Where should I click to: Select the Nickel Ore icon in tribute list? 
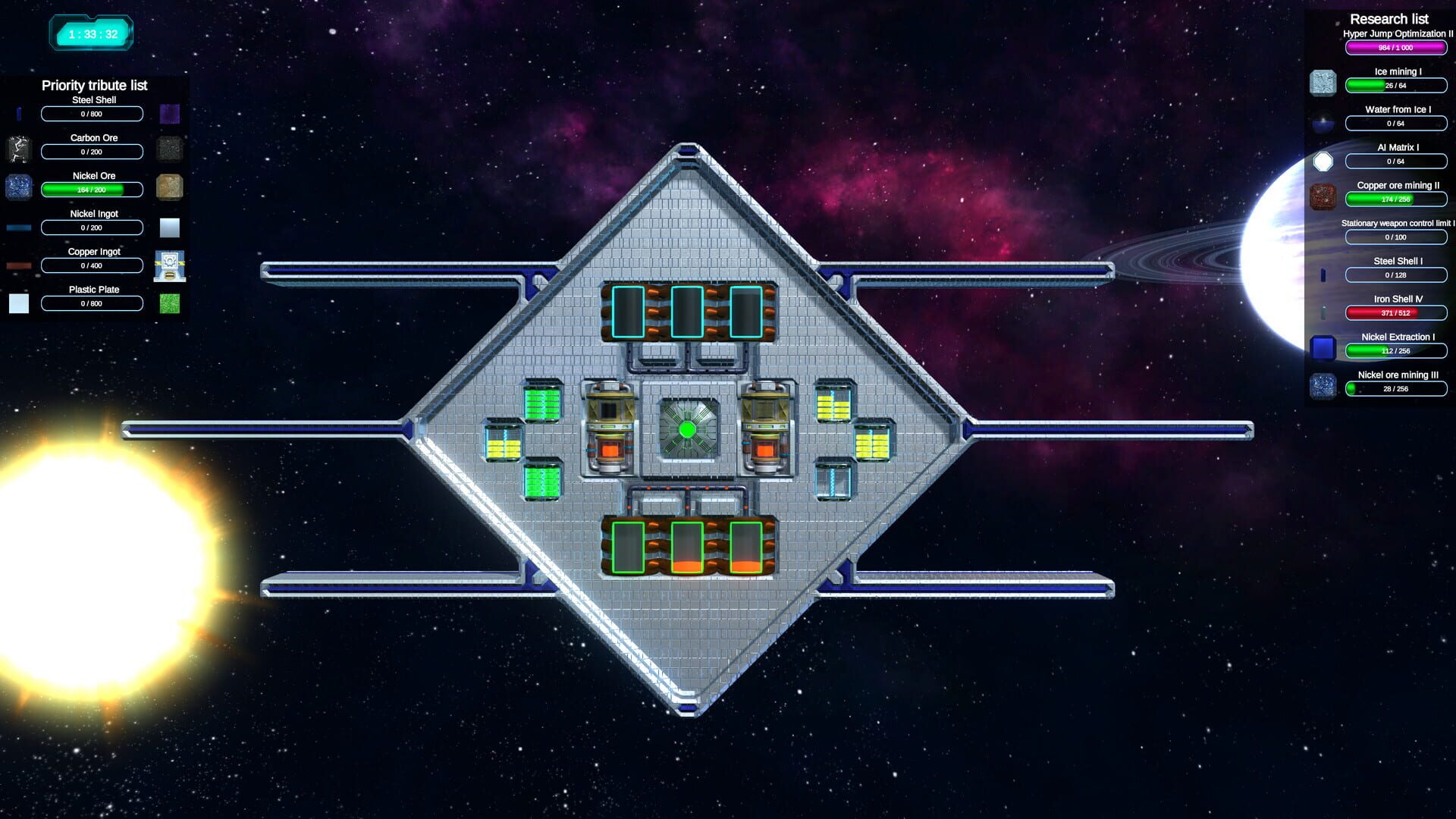tap(19, 187)
